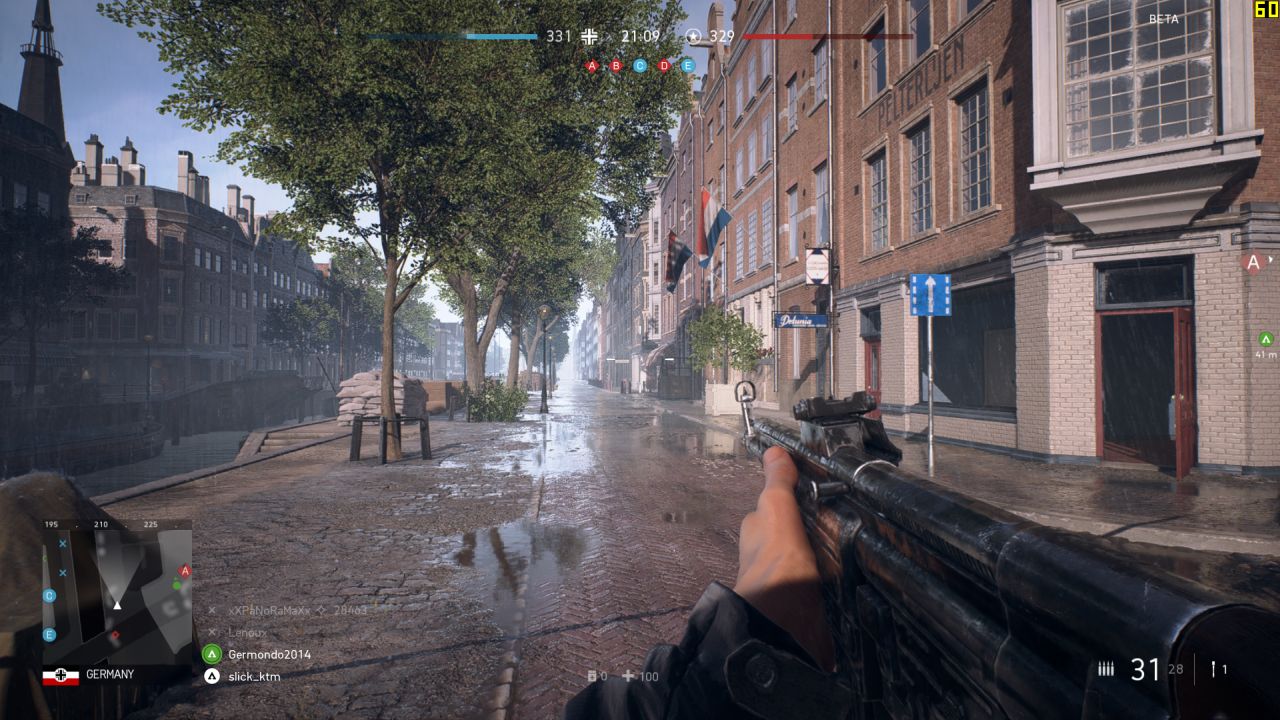Click the blue C flag under the timer

pyautogui.click(x=640, y=66)
